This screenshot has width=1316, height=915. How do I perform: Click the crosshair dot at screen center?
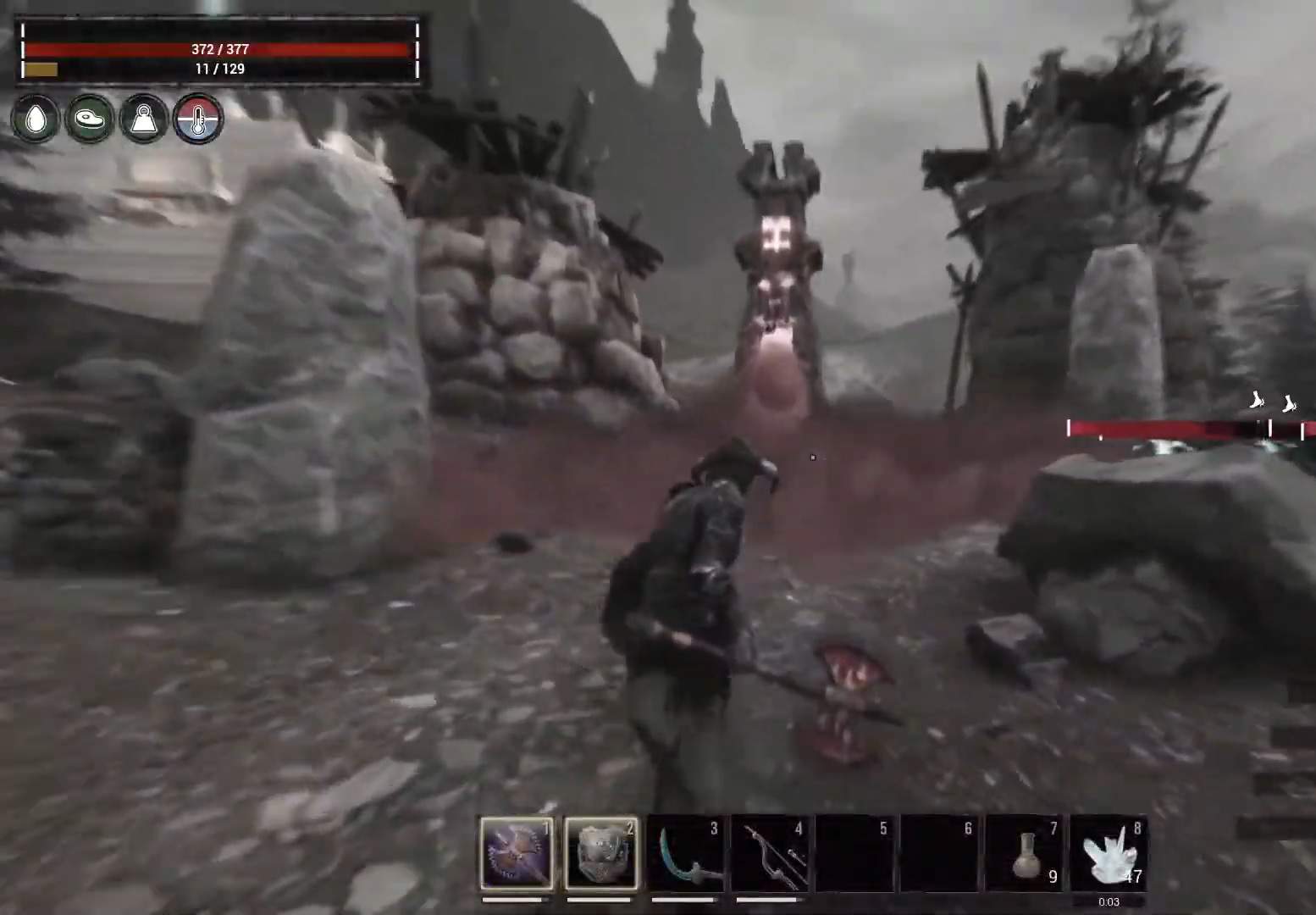[x=812, y=457]
